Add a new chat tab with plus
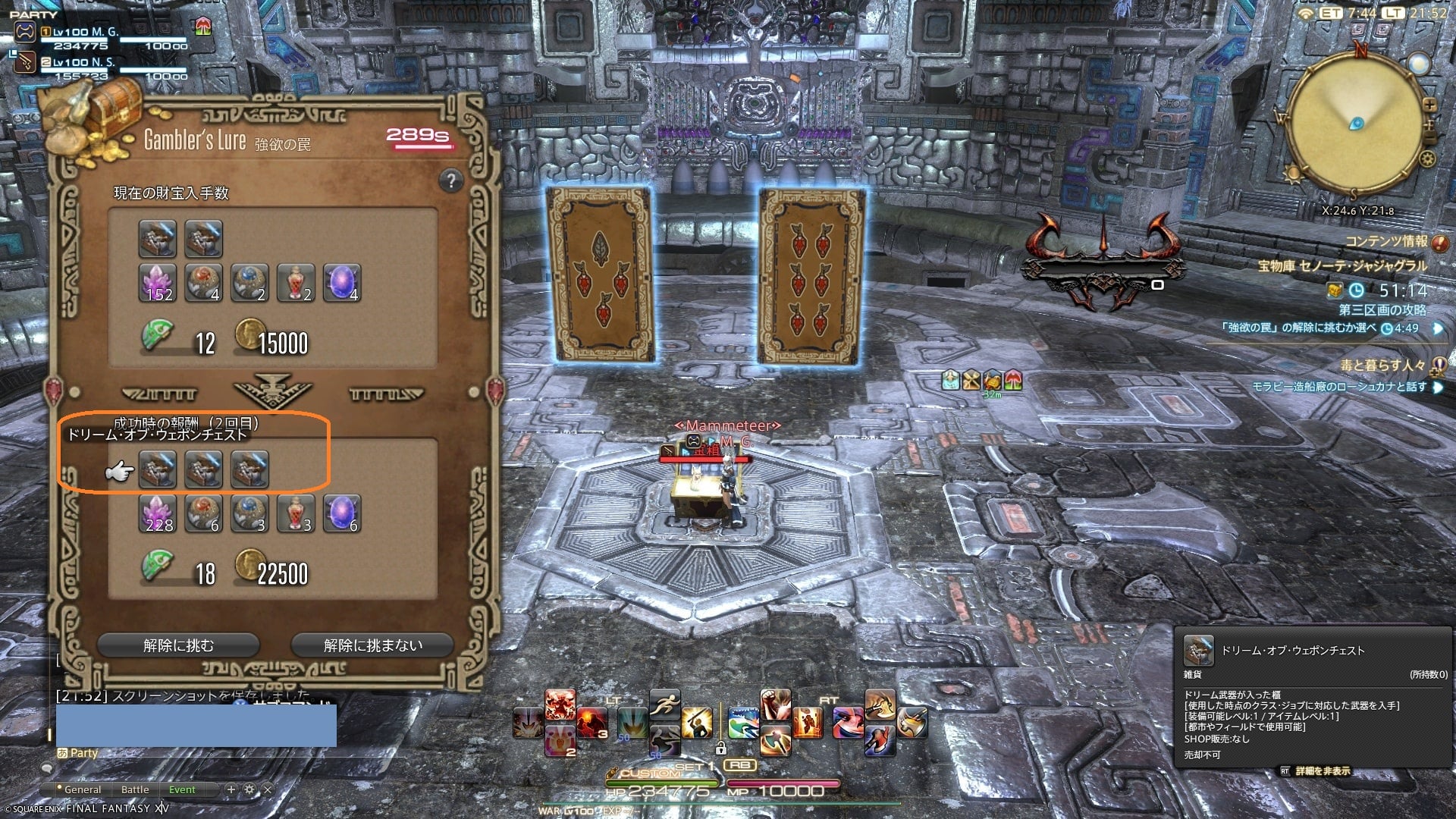1456x819 pixels. coord(231,789)
